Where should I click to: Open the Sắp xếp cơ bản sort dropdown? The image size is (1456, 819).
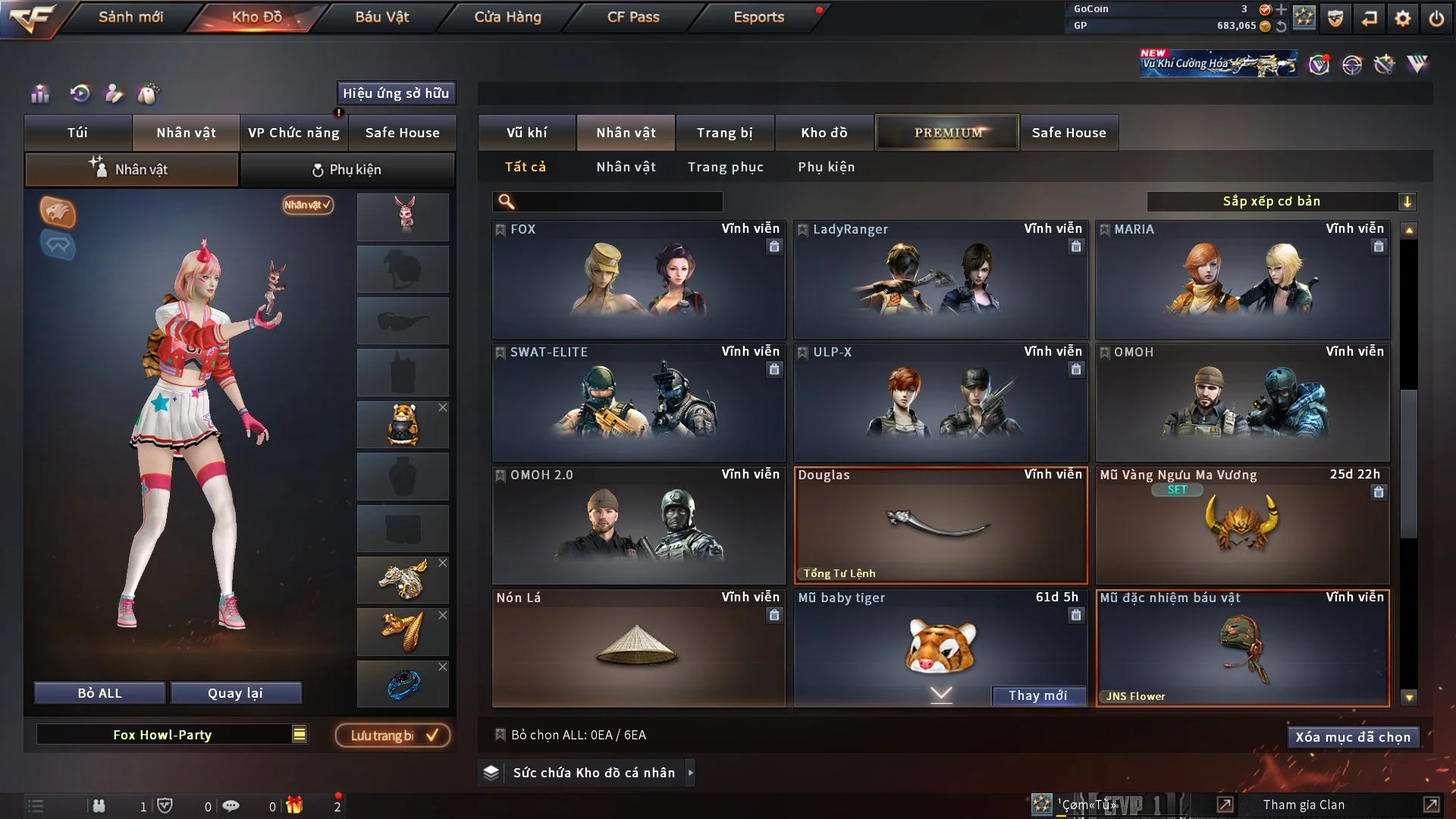tap(1281, 201)
